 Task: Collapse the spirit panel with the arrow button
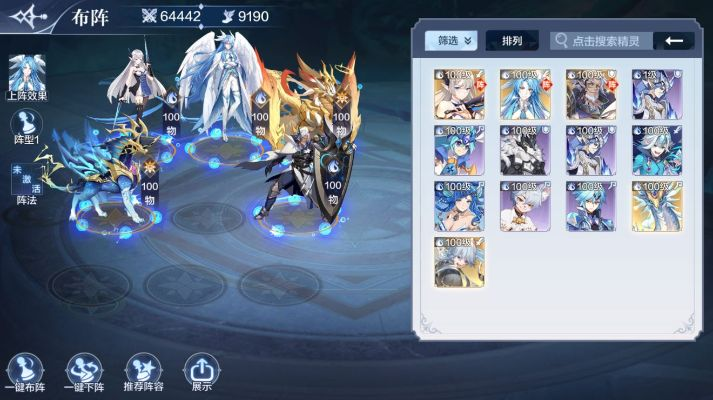coord(674,41)
